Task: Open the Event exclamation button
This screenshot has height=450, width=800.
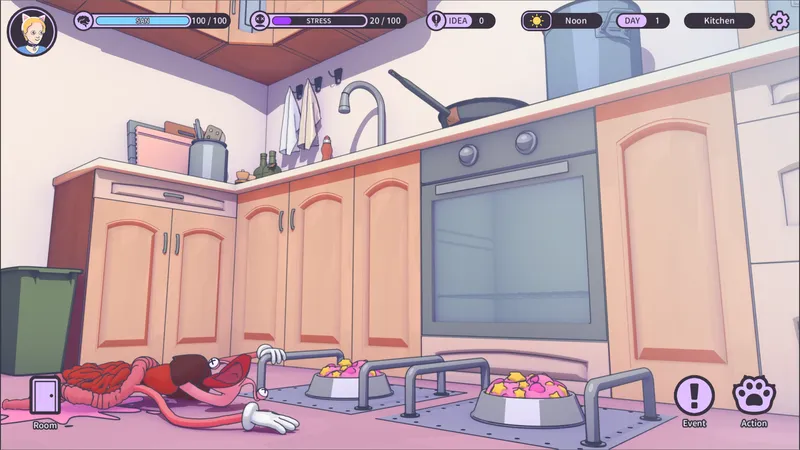Action: pyautogui.click(x=694, y=397)
